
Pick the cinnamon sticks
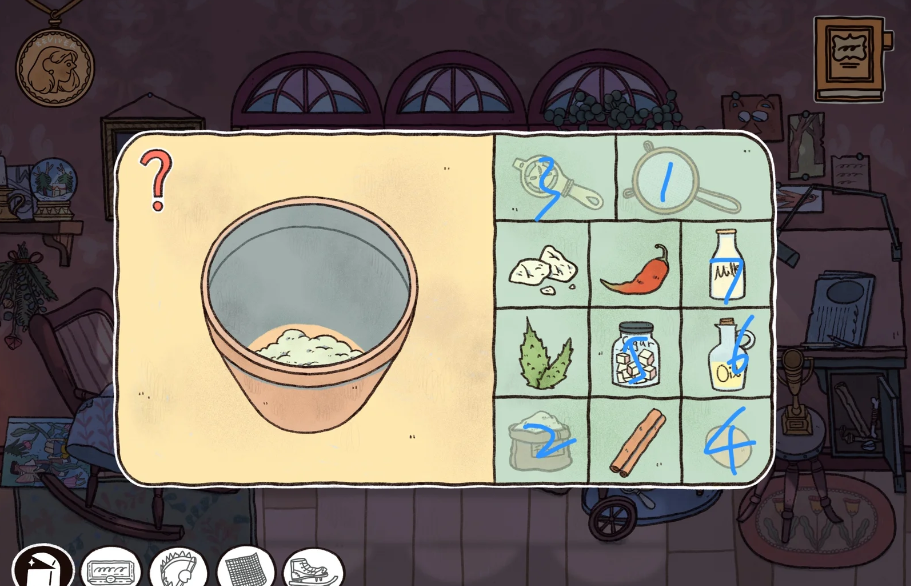tap(636, 441)
